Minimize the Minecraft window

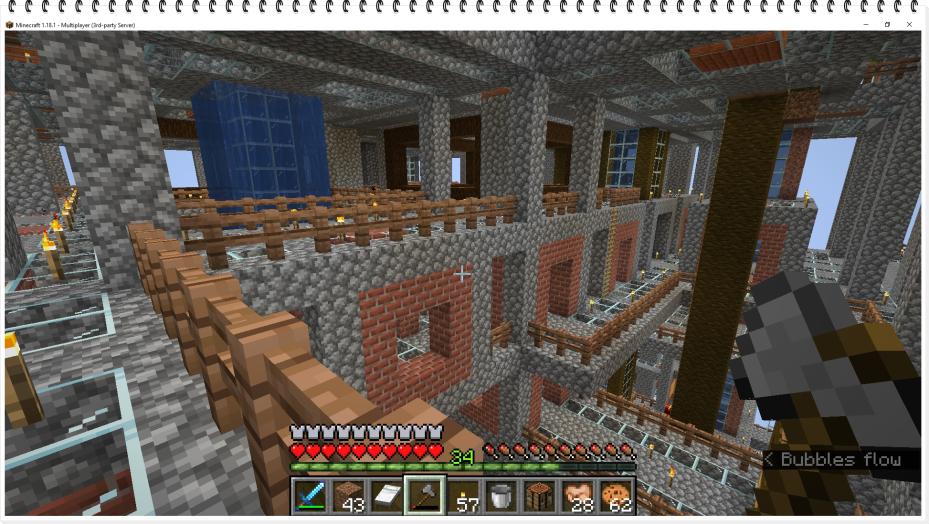click(x=866, y=24)
